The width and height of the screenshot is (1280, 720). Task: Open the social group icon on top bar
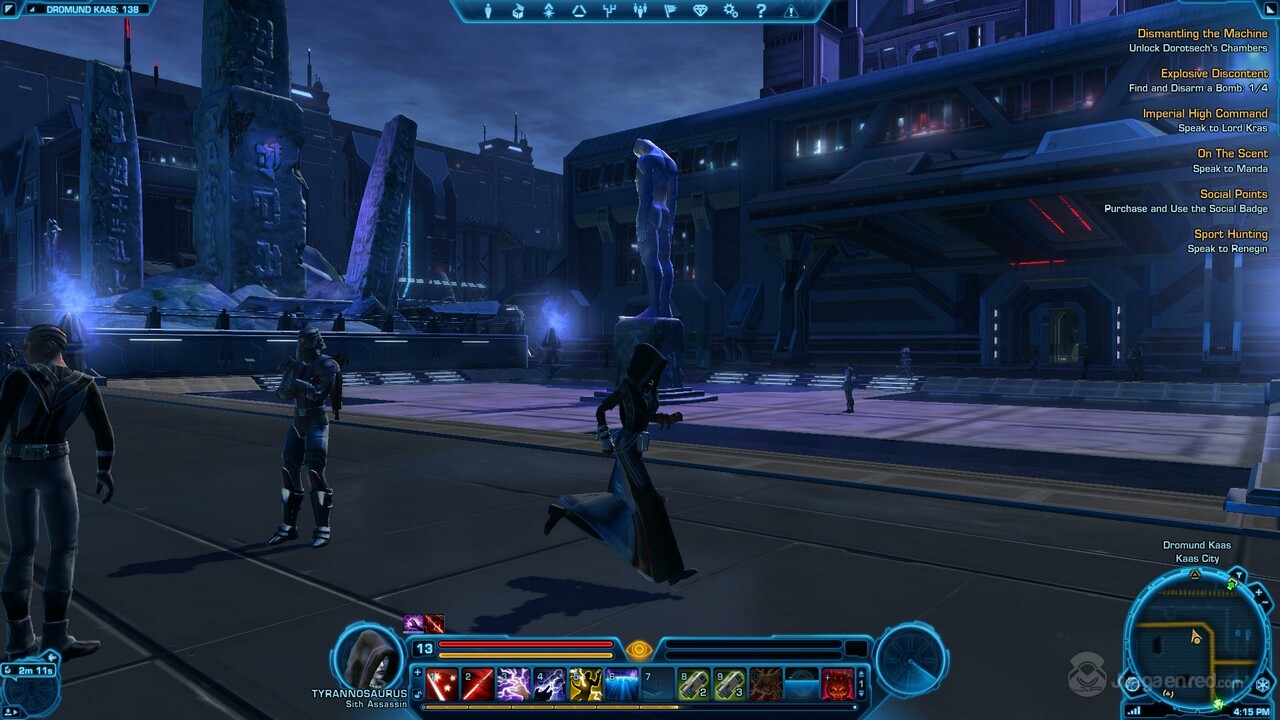[x=639, y=11]
